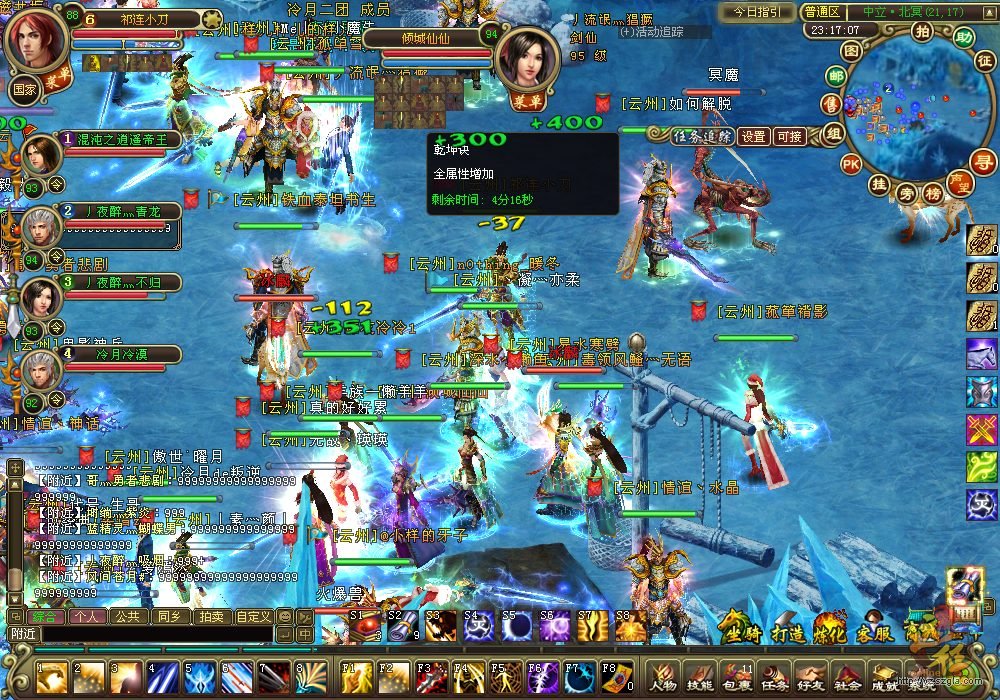This screenshot has width=1000, height=700.
Task: Open the 榜 rankings button
Action: coord(933,192)
